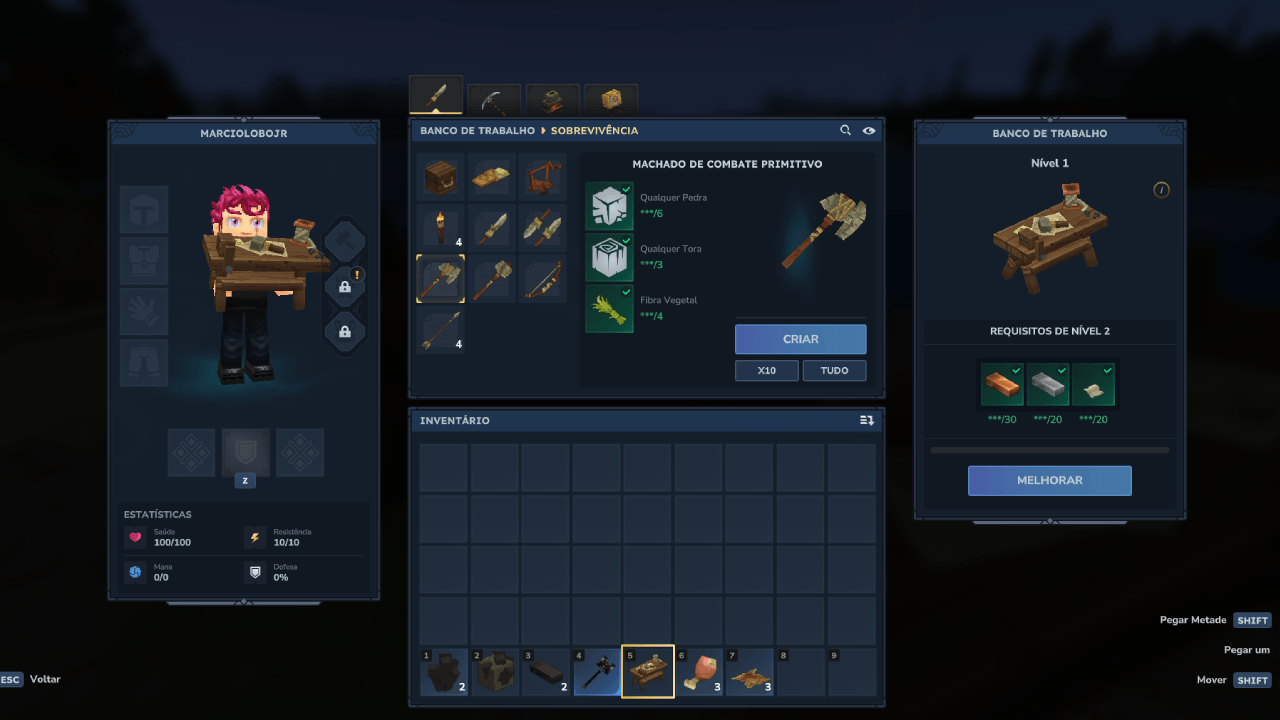Select the Qualquer Pedra ingredient icon
This screenshot has height=720, width=1280.
[x=609, y=206]
